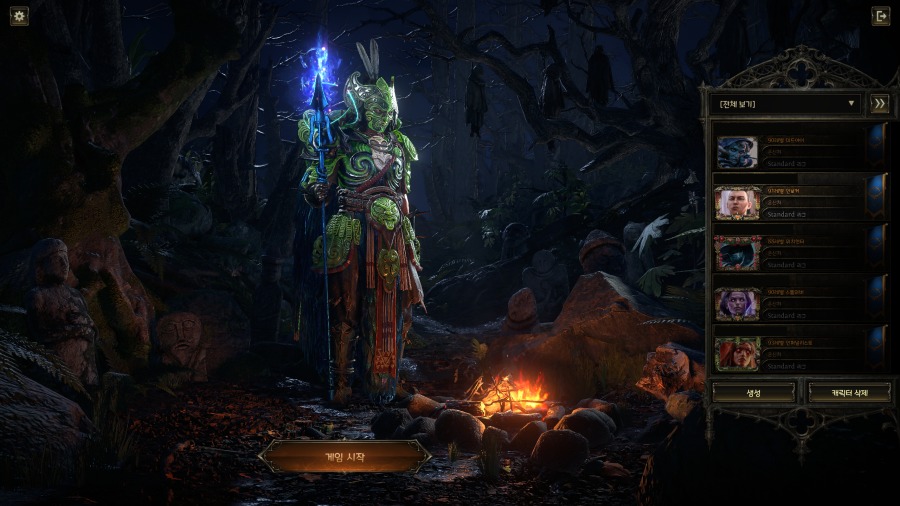Start the game with 게임 시작
Viewport: 900px width, 506px height.
click(x=345, y=457)
